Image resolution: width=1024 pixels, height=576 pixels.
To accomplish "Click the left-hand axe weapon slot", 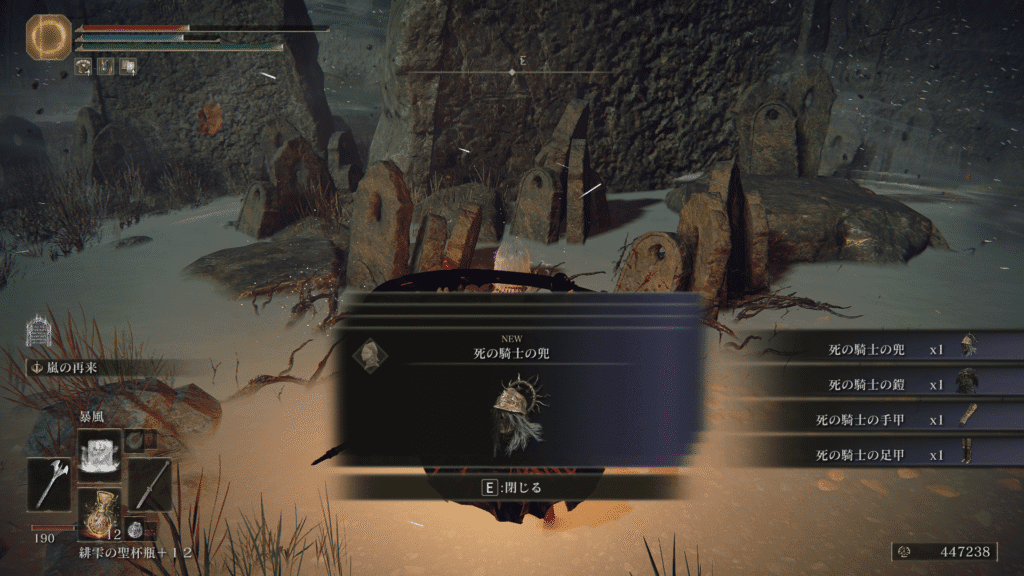I will pyautogui.click(x=49, y=484).
